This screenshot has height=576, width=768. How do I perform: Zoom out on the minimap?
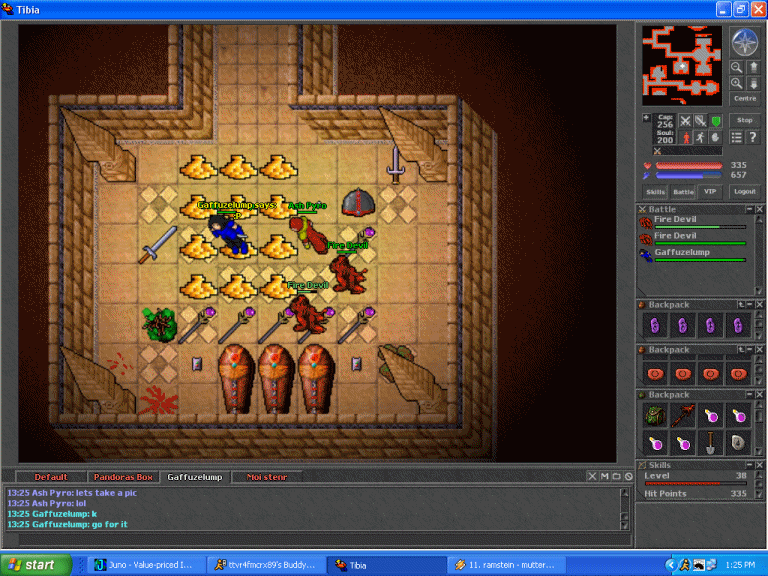coord(737,68)
